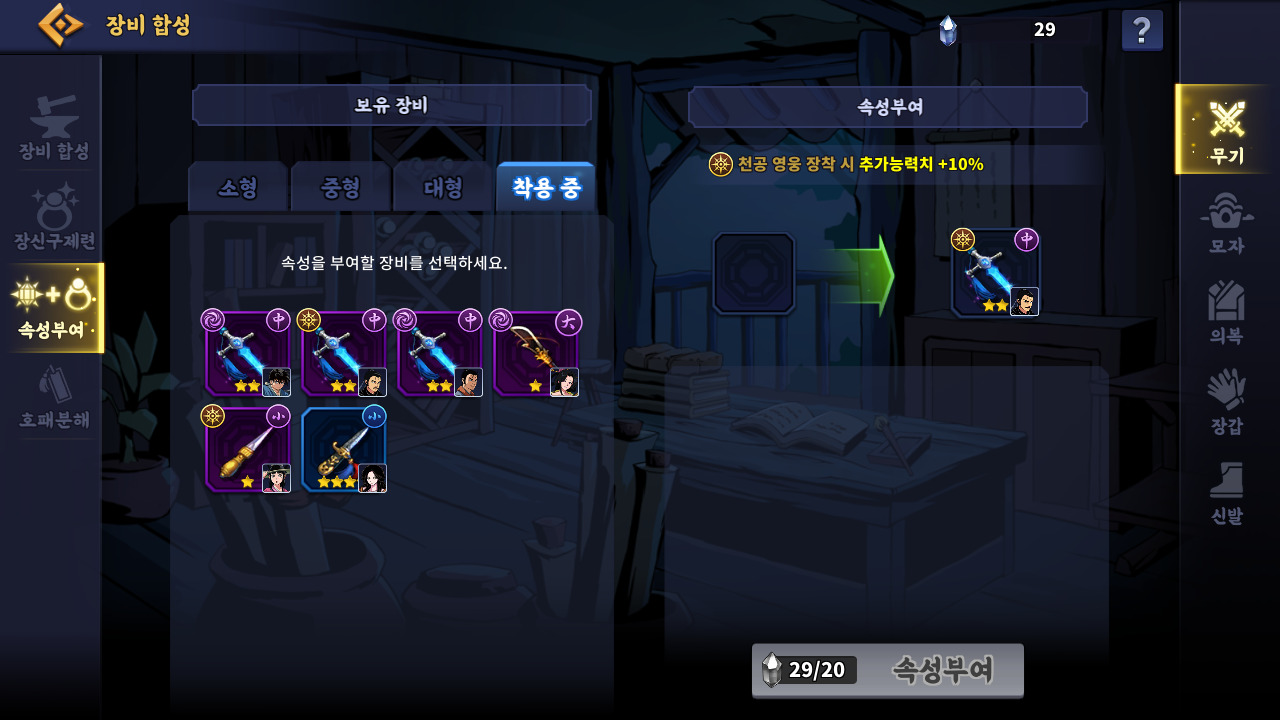Viewport: 1280px width, 720px height.
Task: Open the 호패분해 dismantle menu
Action: (54, 398)
